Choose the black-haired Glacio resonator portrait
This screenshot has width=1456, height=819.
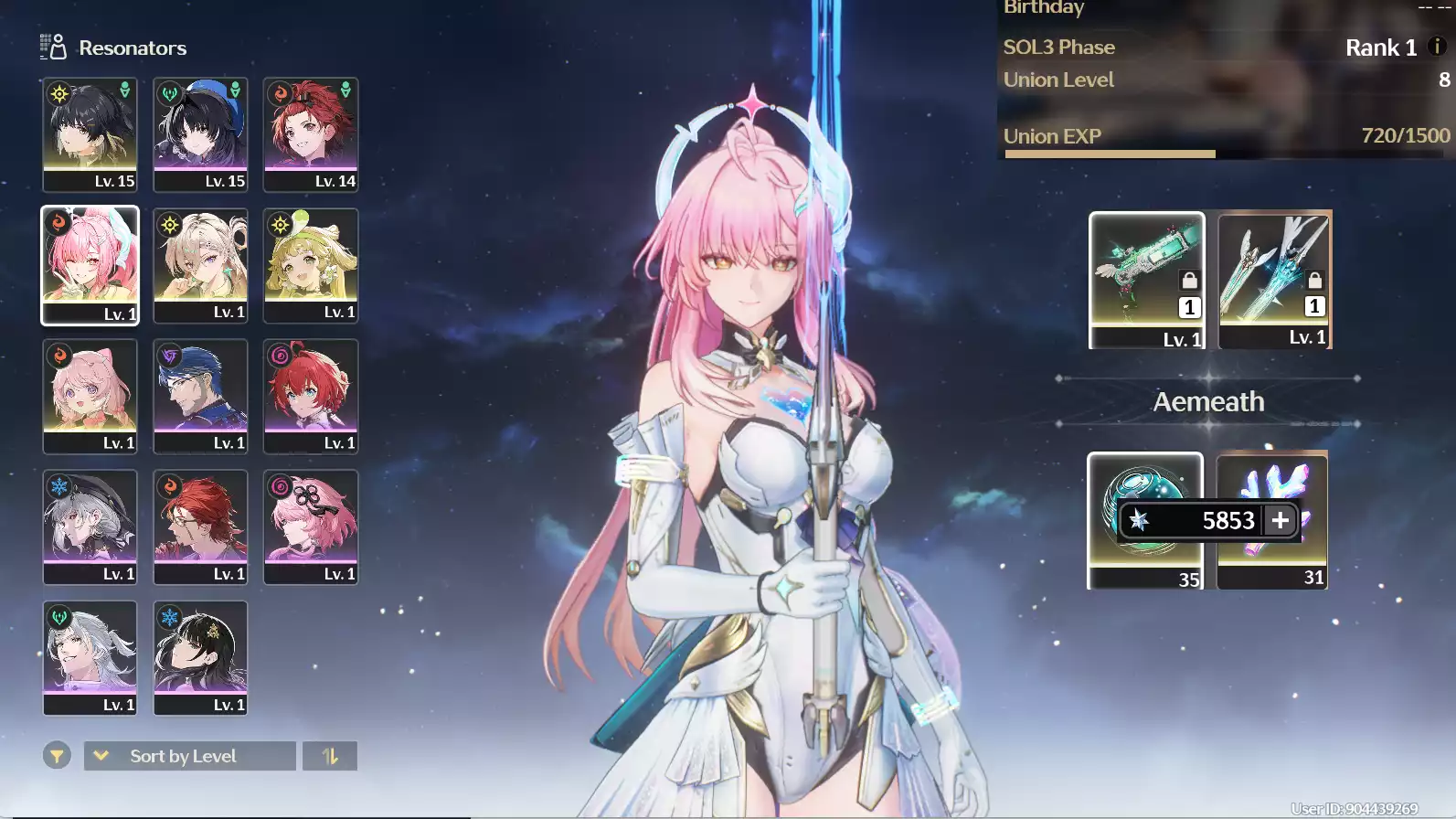pyautogui.click(x=200, y=657)
